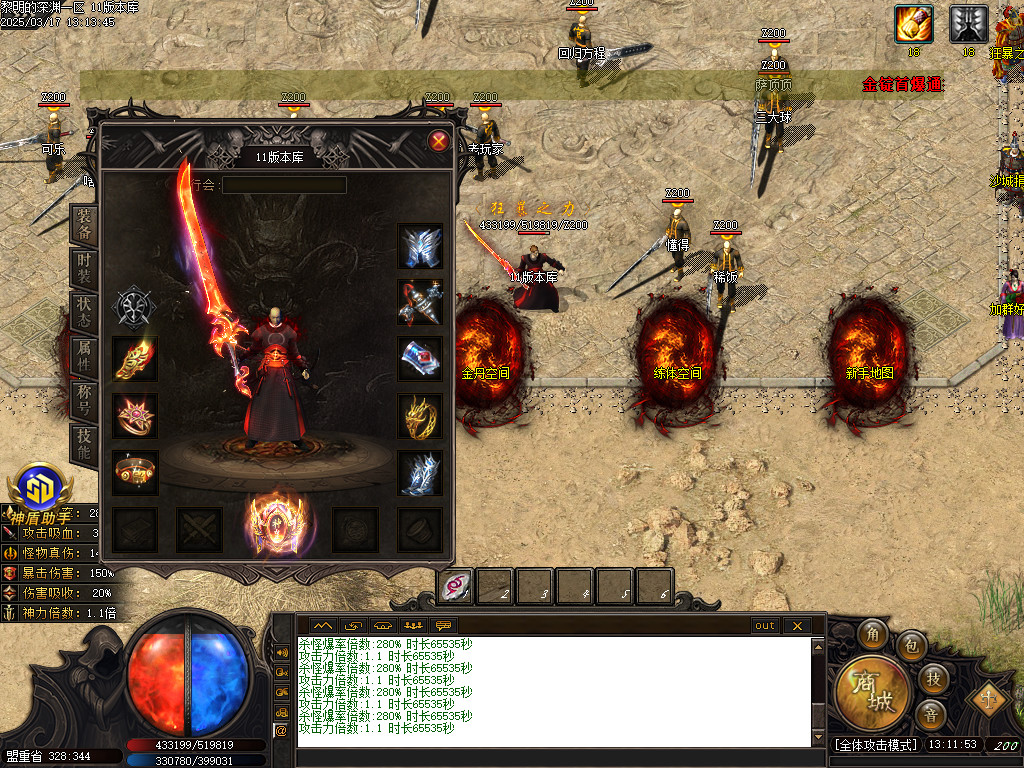This screenshot has width=1024, height=768.
Task: Close the character equipment panel
Action: point(438,141)
